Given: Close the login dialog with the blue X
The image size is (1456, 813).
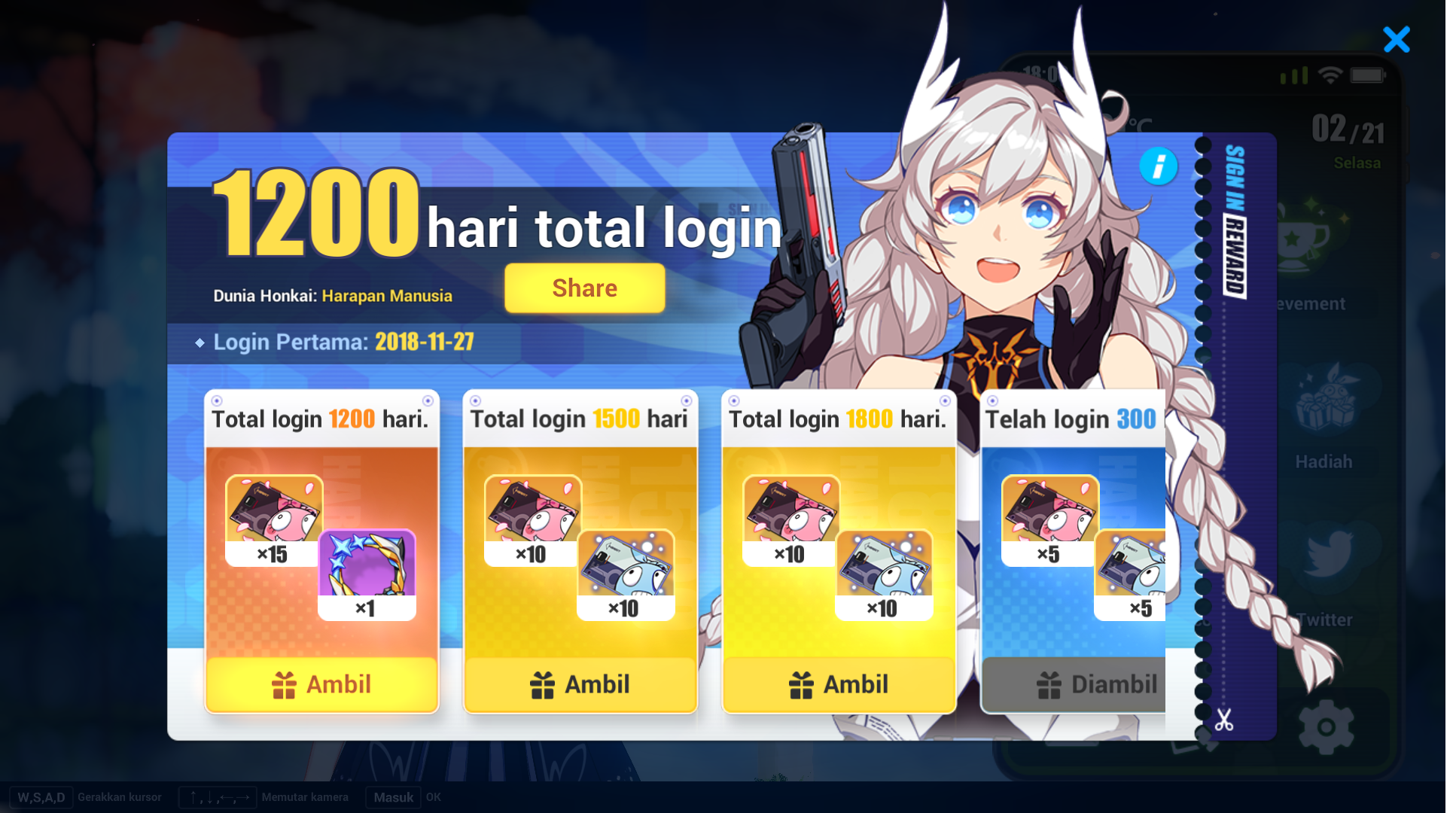Looking at the screenshot, I should tap(1397, 40).
